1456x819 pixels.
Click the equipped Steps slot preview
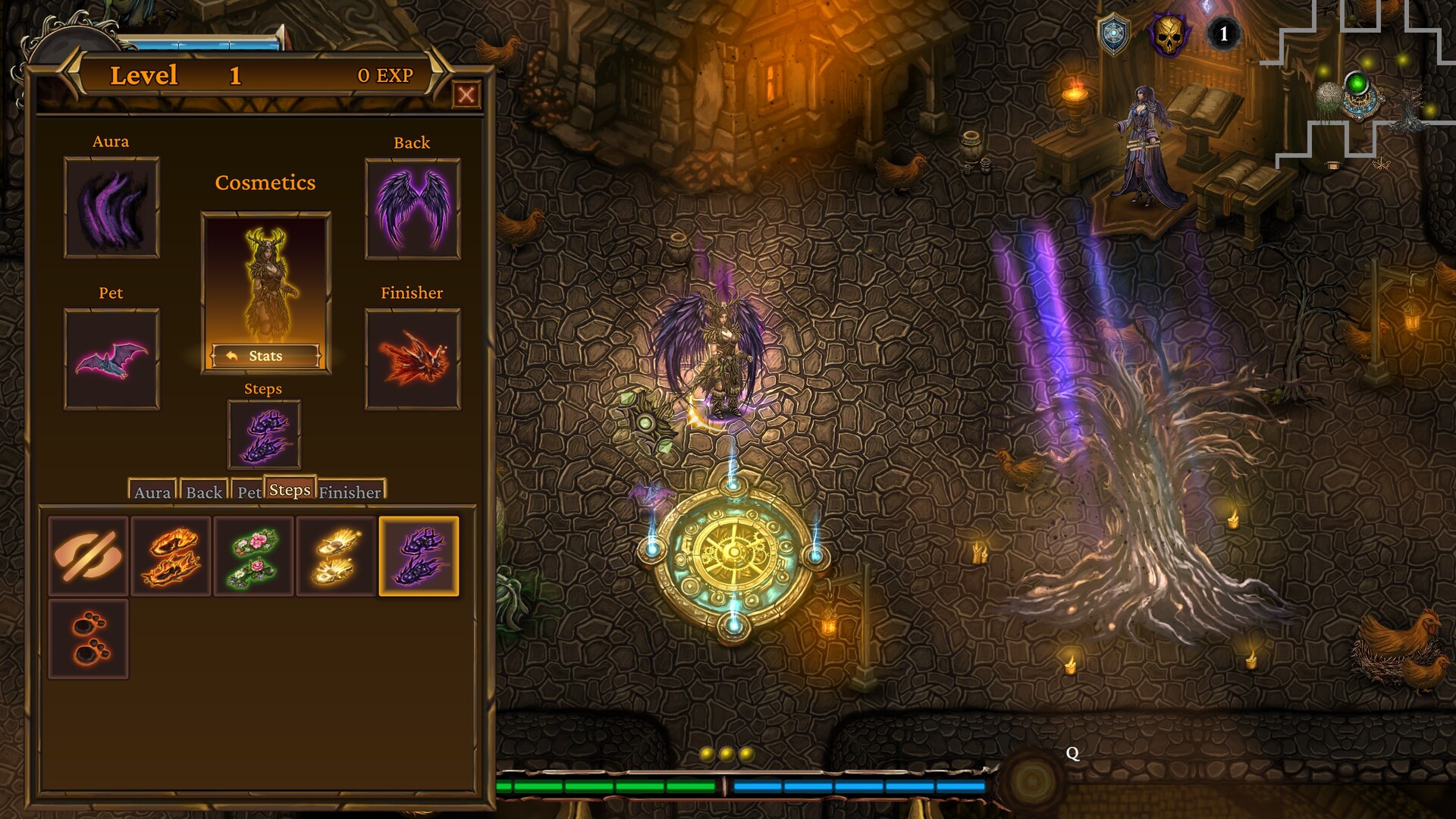(x=264, y=434)
